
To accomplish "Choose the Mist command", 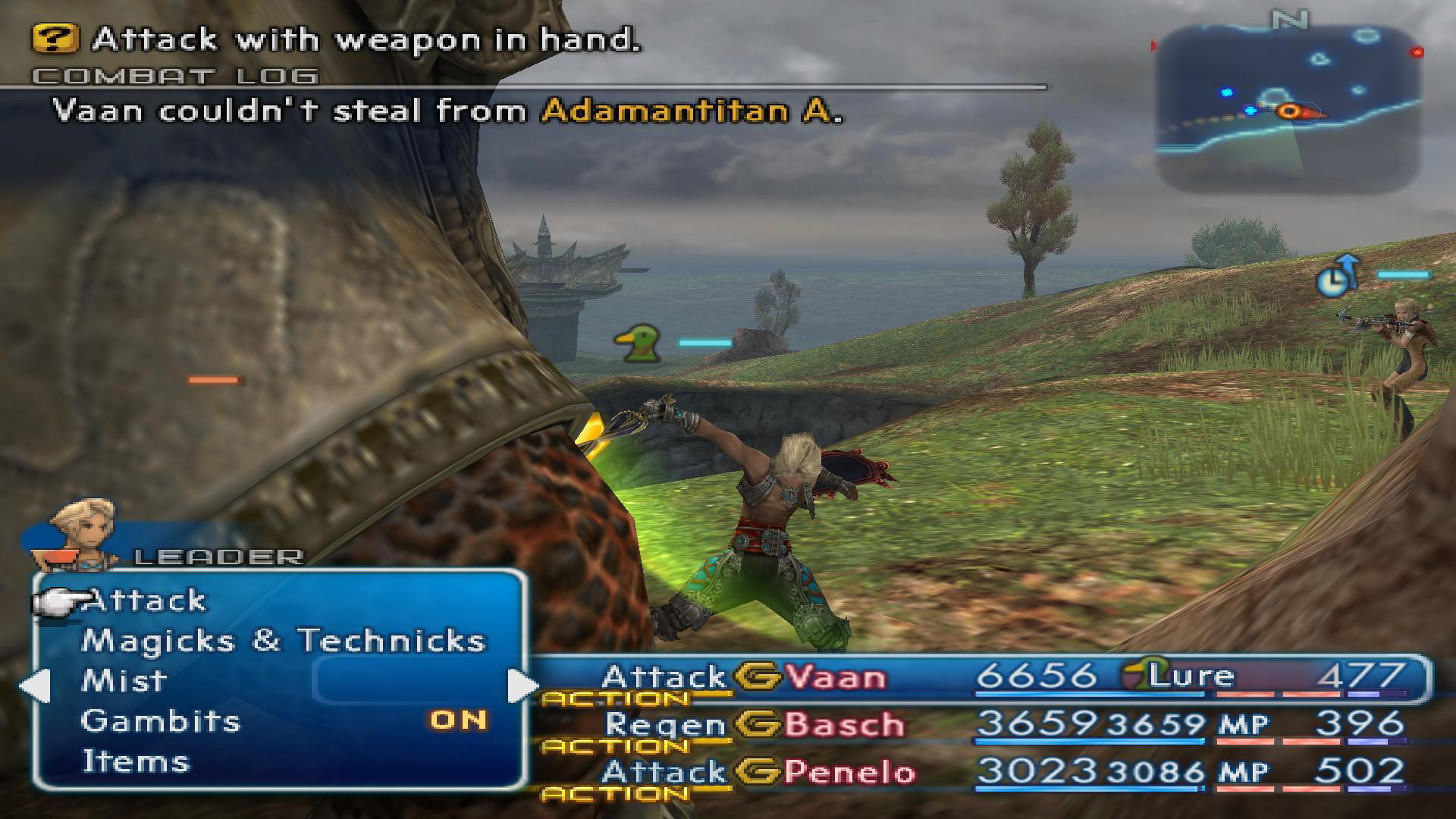I will click(124, 681).
